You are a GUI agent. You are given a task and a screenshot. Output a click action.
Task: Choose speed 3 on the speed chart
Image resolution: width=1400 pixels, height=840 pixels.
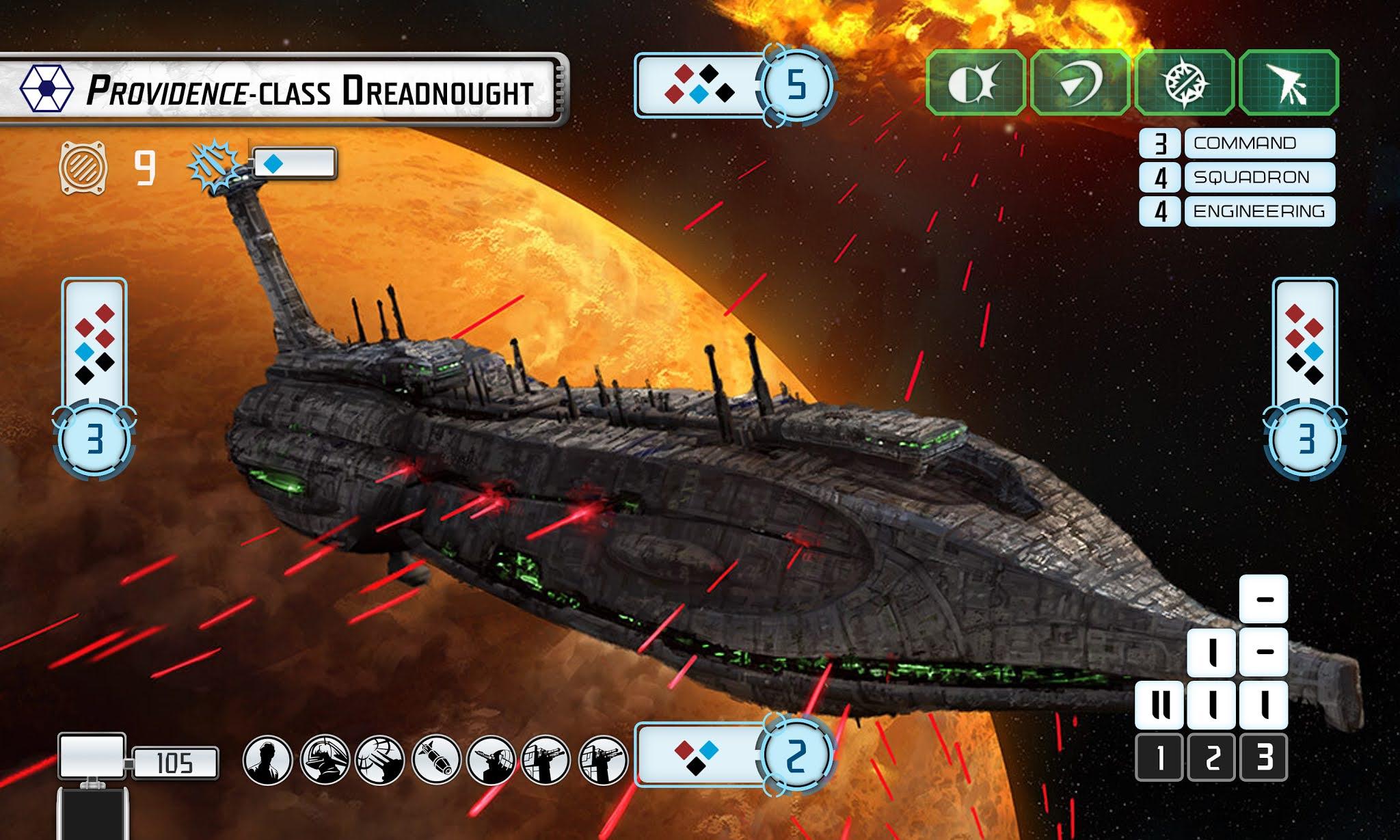pos(1263,757)
